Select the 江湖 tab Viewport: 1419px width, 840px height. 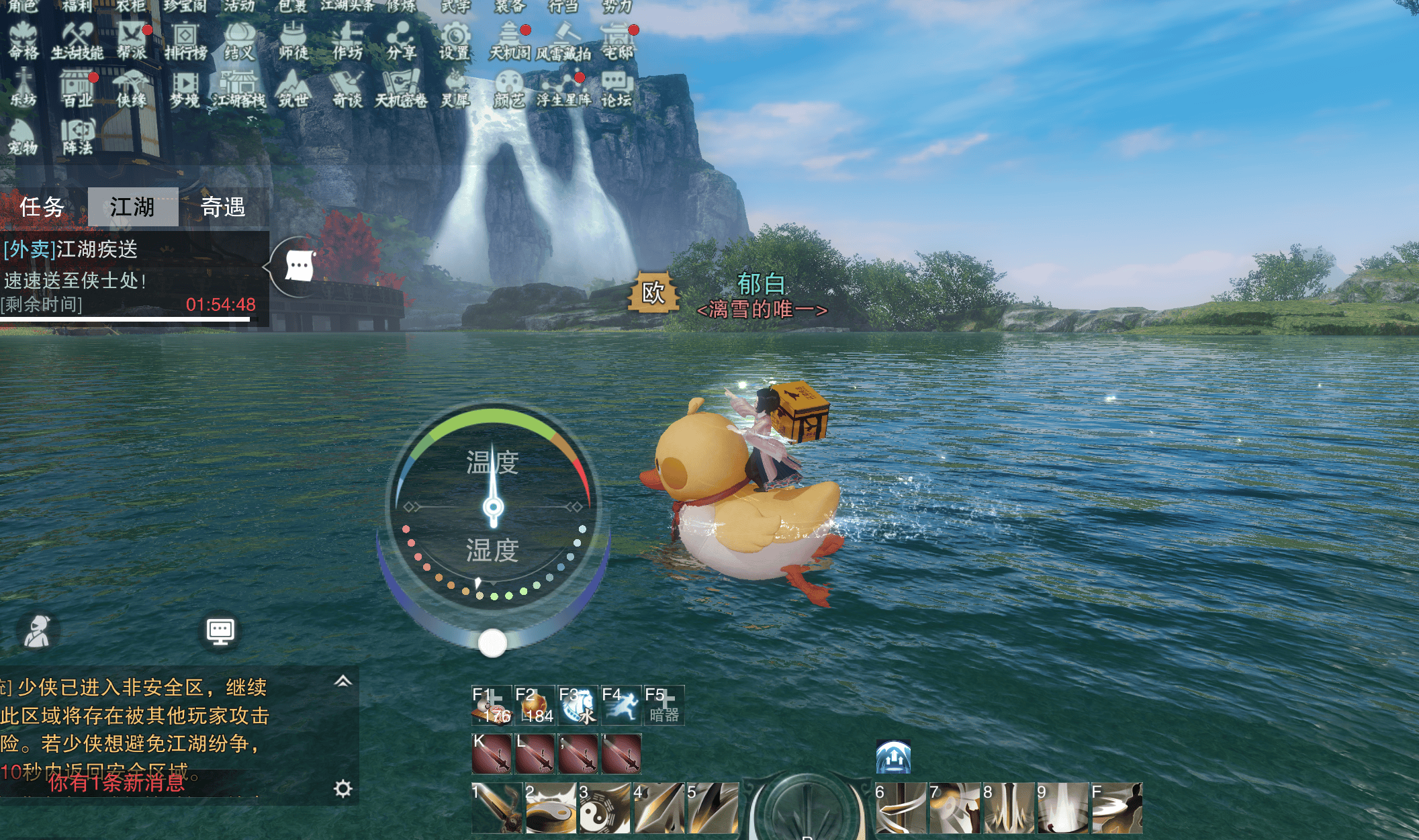(132, 207)
